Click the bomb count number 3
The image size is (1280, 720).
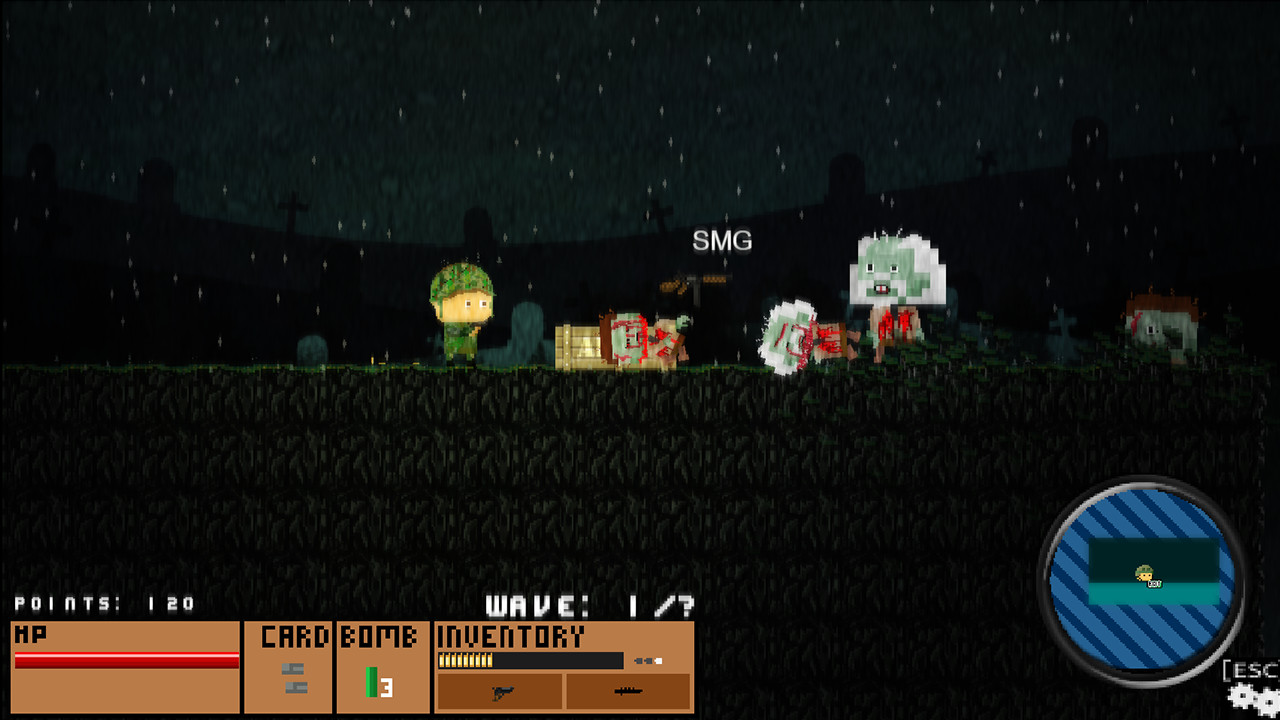pyautogui.click(x=386, y=689)
